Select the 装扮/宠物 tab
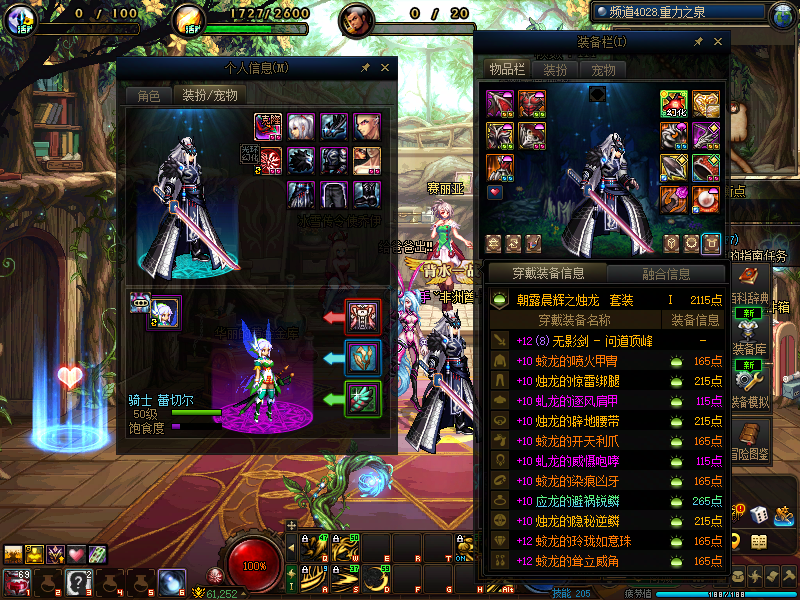This screenshot has height=600, width=800. [x=209, y=96]
